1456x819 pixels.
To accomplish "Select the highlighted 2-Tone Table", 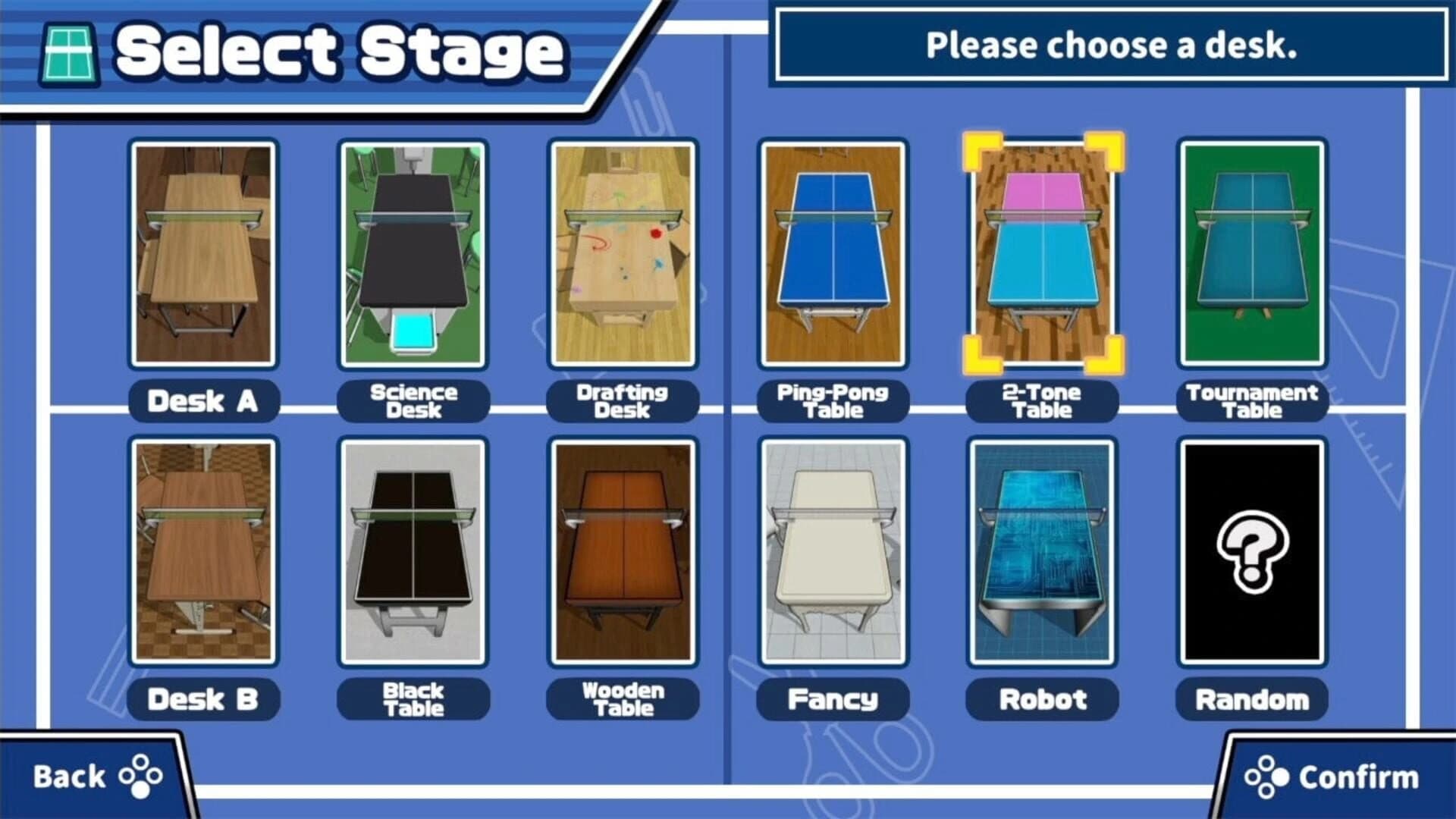I will pyautogui.click(x=1043, y=254).
